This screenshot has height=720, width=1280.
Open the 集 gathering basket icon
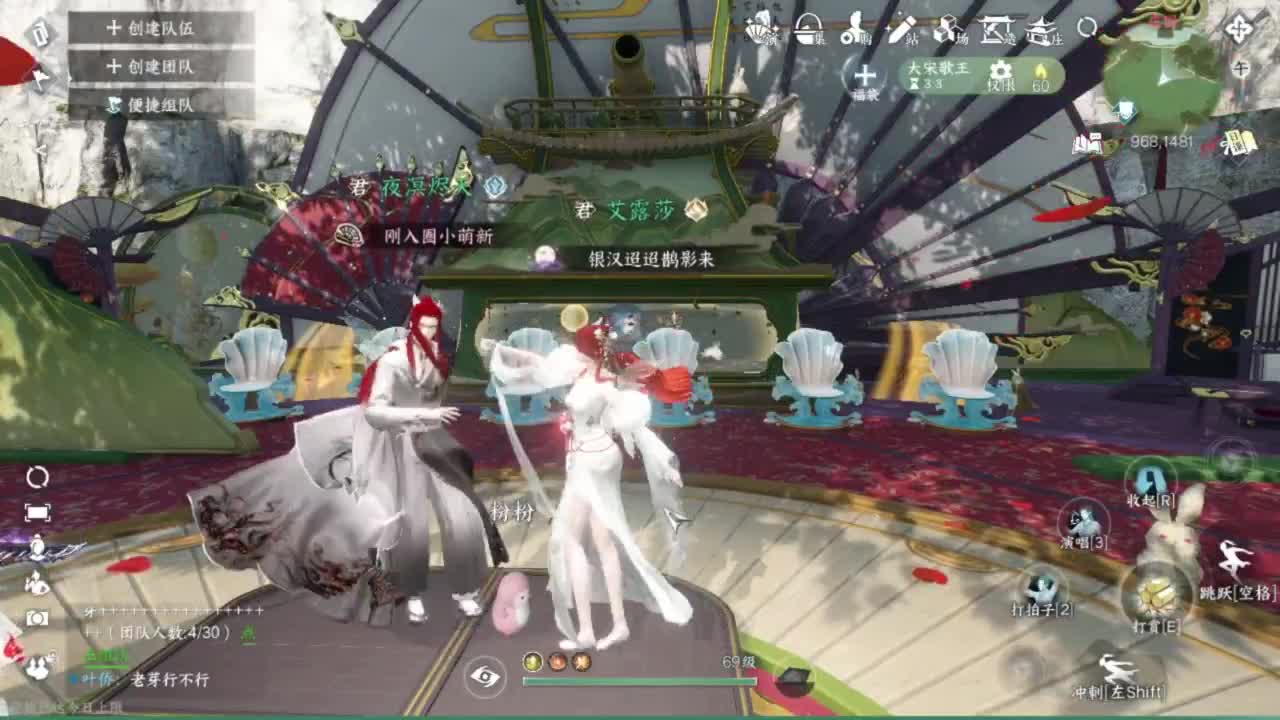805,30
